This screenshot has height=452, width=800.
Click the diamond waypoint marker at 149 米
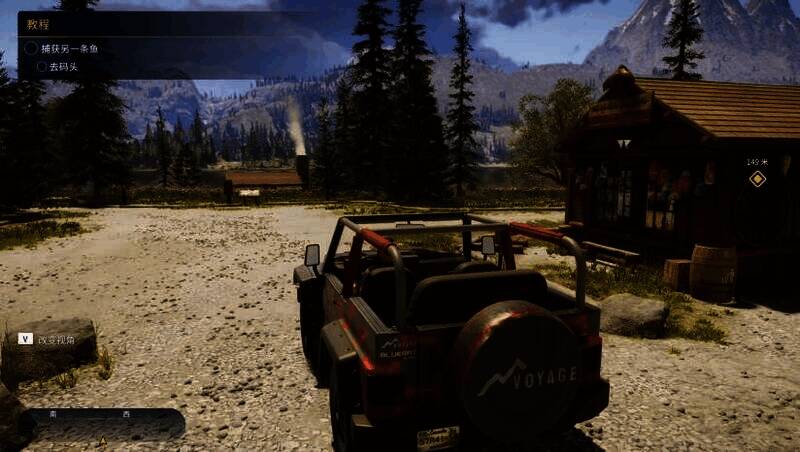pyautogui.click(x=757, y=179)
